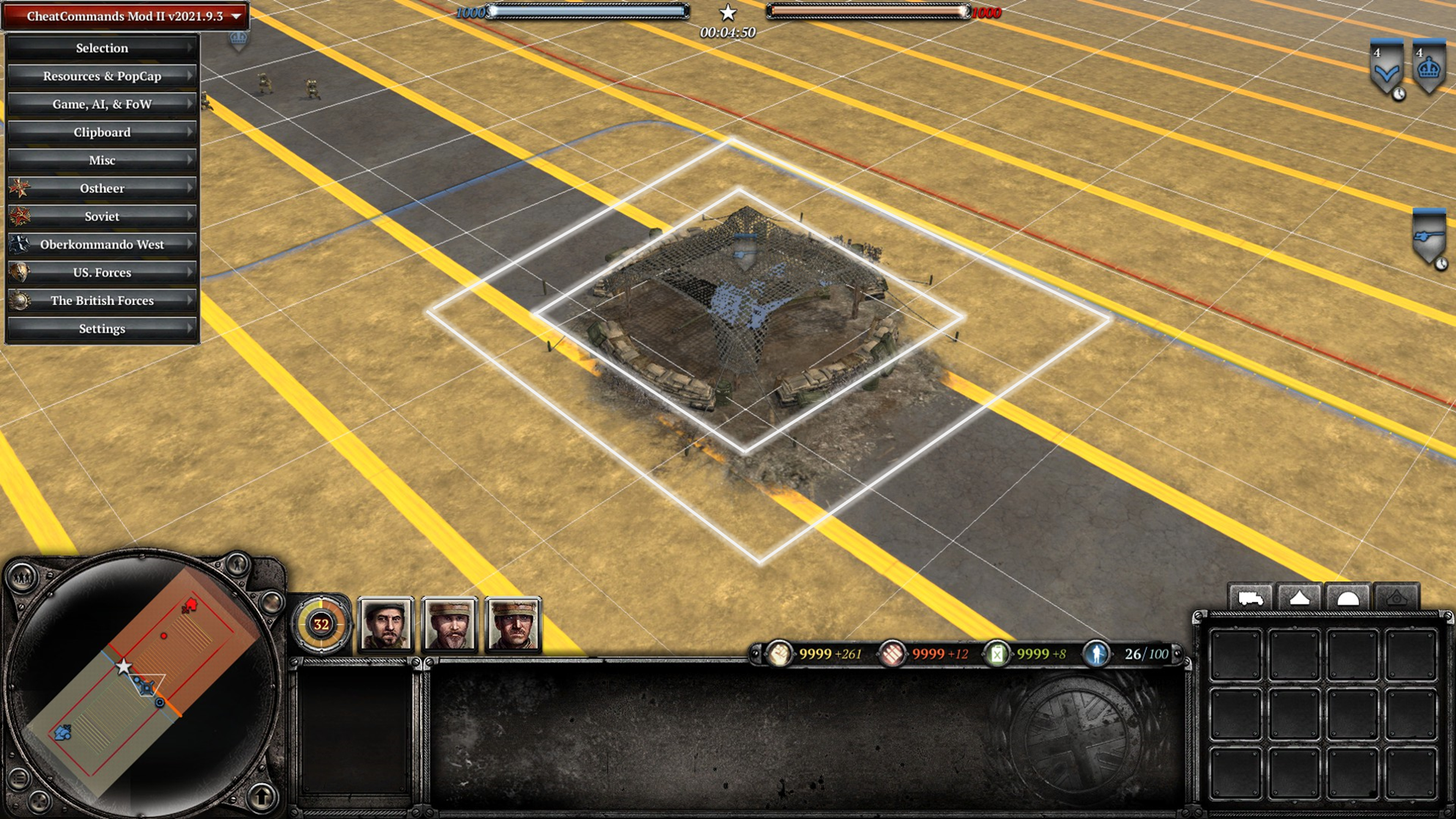1456x819 pixels.
Task: Select the field gun unit shield icon
Action: pyautogui.click(x=1429, y=237)
